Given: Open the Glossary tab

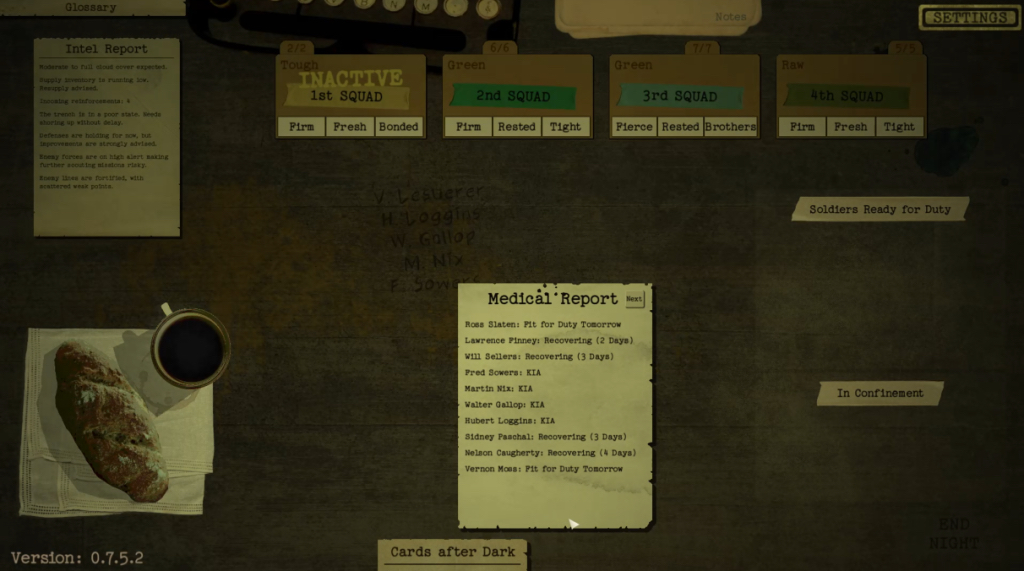Looking at the screenshot, I should 91,7.
